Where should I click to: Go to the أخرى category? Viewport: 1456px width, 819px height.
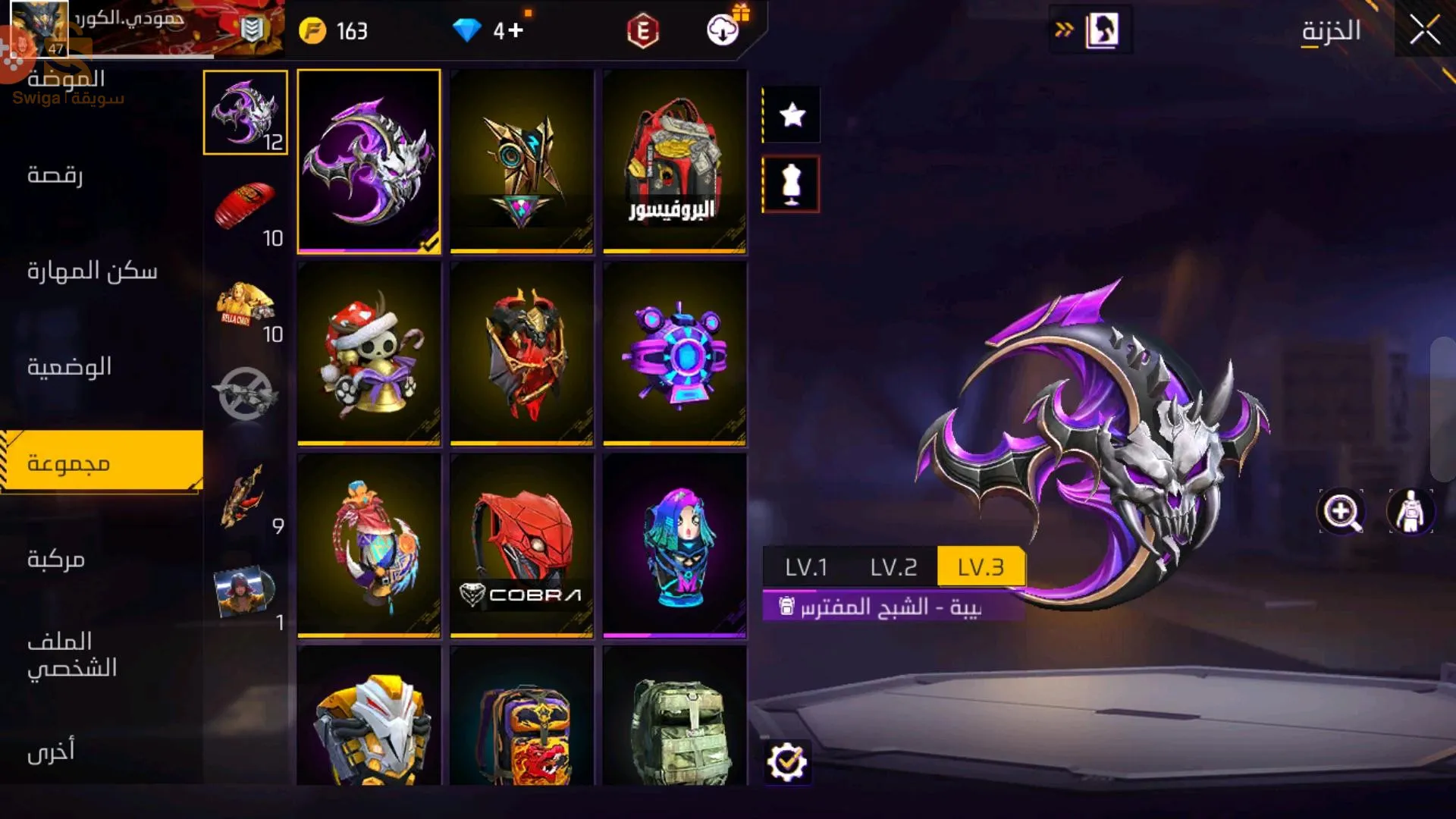(x=52, y=751)
